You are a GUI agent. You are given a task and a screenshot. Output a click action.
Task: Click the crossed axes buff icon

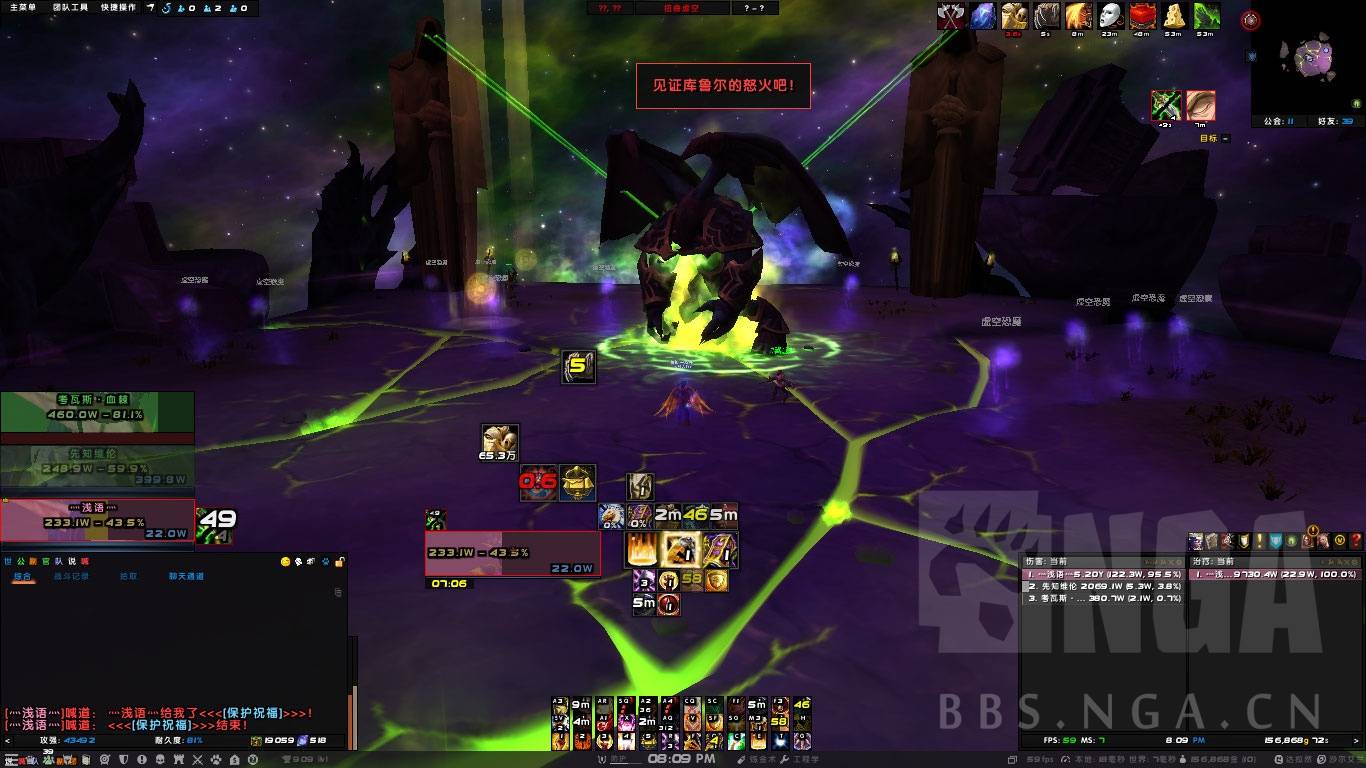(x=951, y=16)
